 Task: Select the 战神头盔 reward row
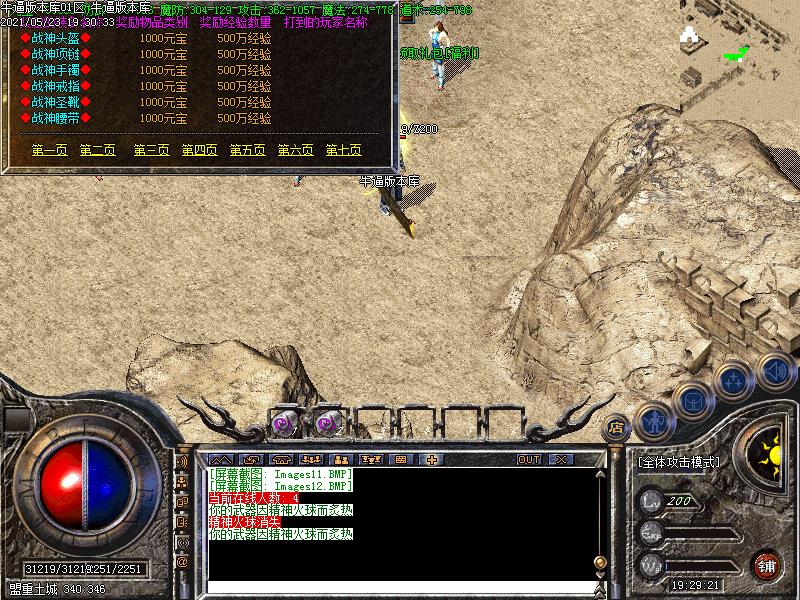tap(55, 38)
